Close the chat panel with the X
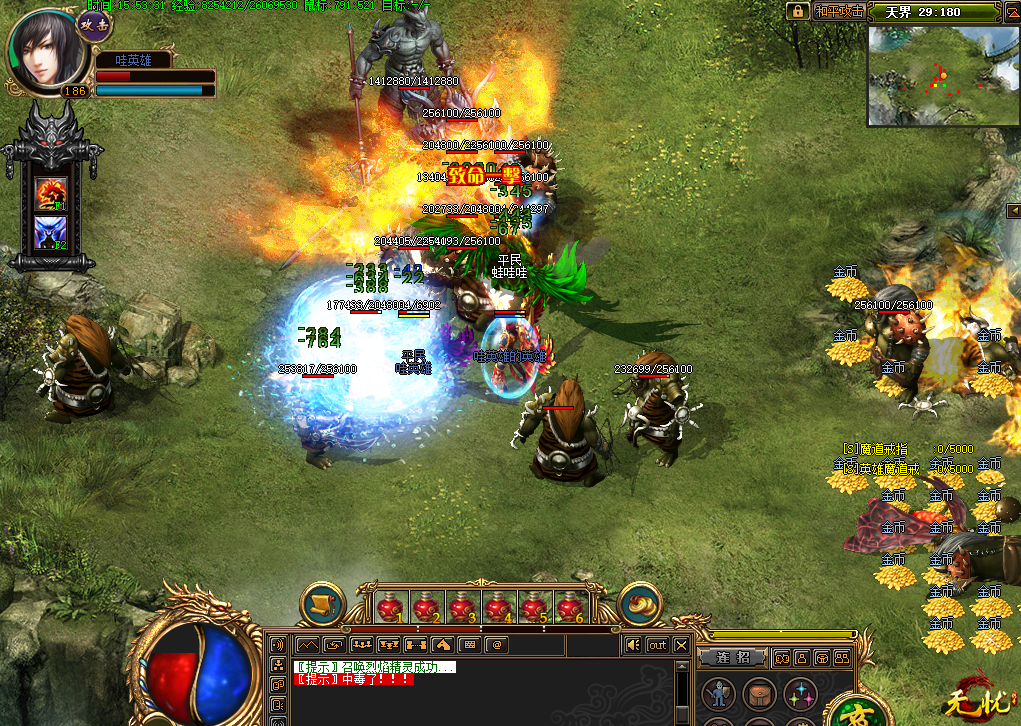1021x726 pixels. click(681, 645)
